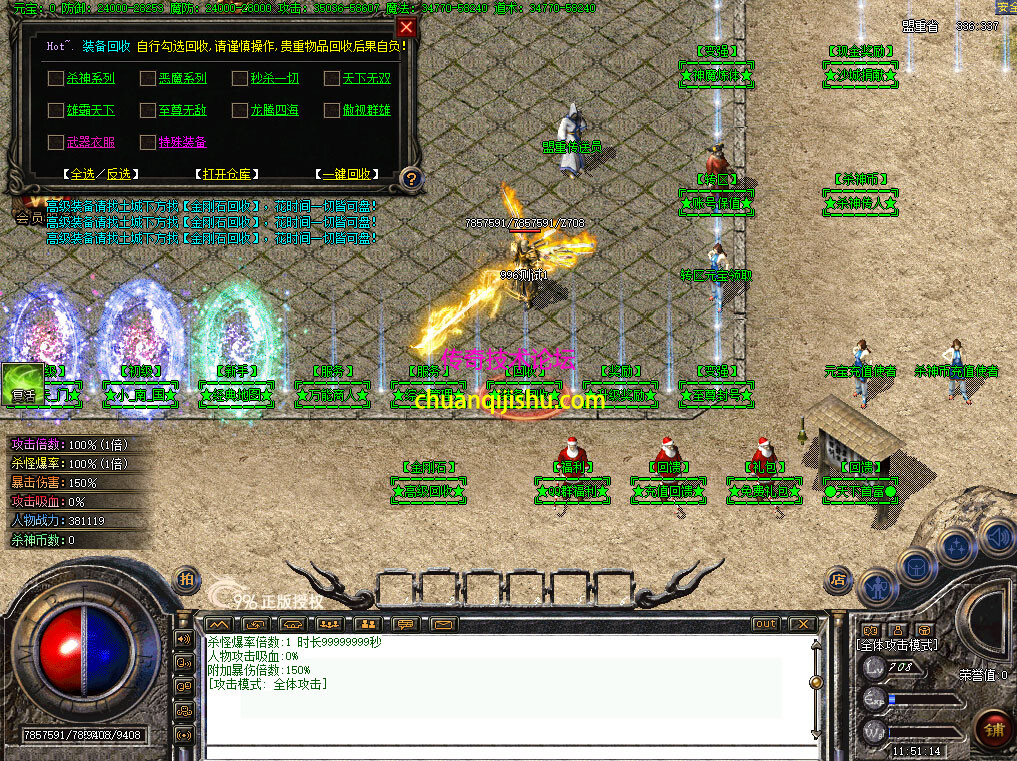Screen dimensions: 1017x761
Task: Open the red 铺 stall button
Action: click(x=993, y=729)
